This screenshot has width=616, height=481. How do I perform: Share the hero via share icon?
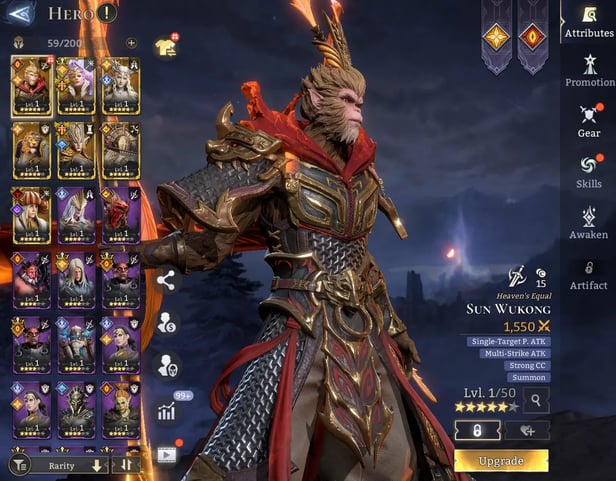[x=166, y=280]
